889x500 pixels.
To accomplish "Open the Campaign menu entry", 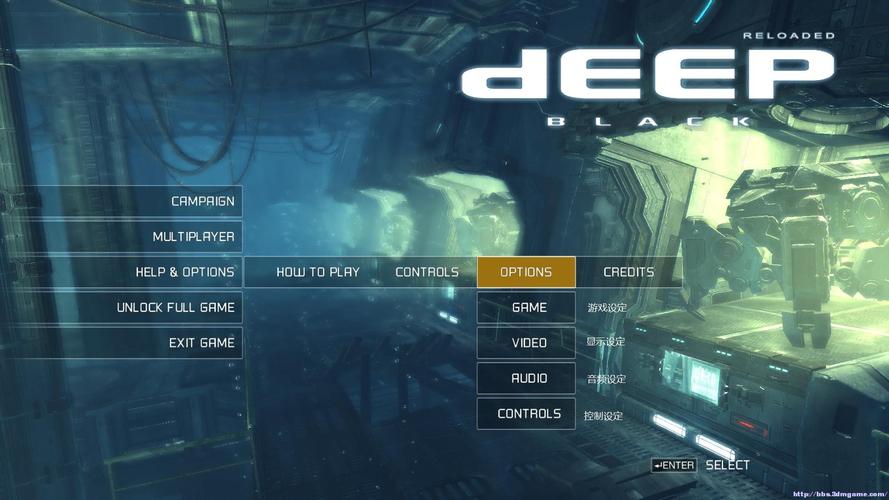I will [202, 201].
